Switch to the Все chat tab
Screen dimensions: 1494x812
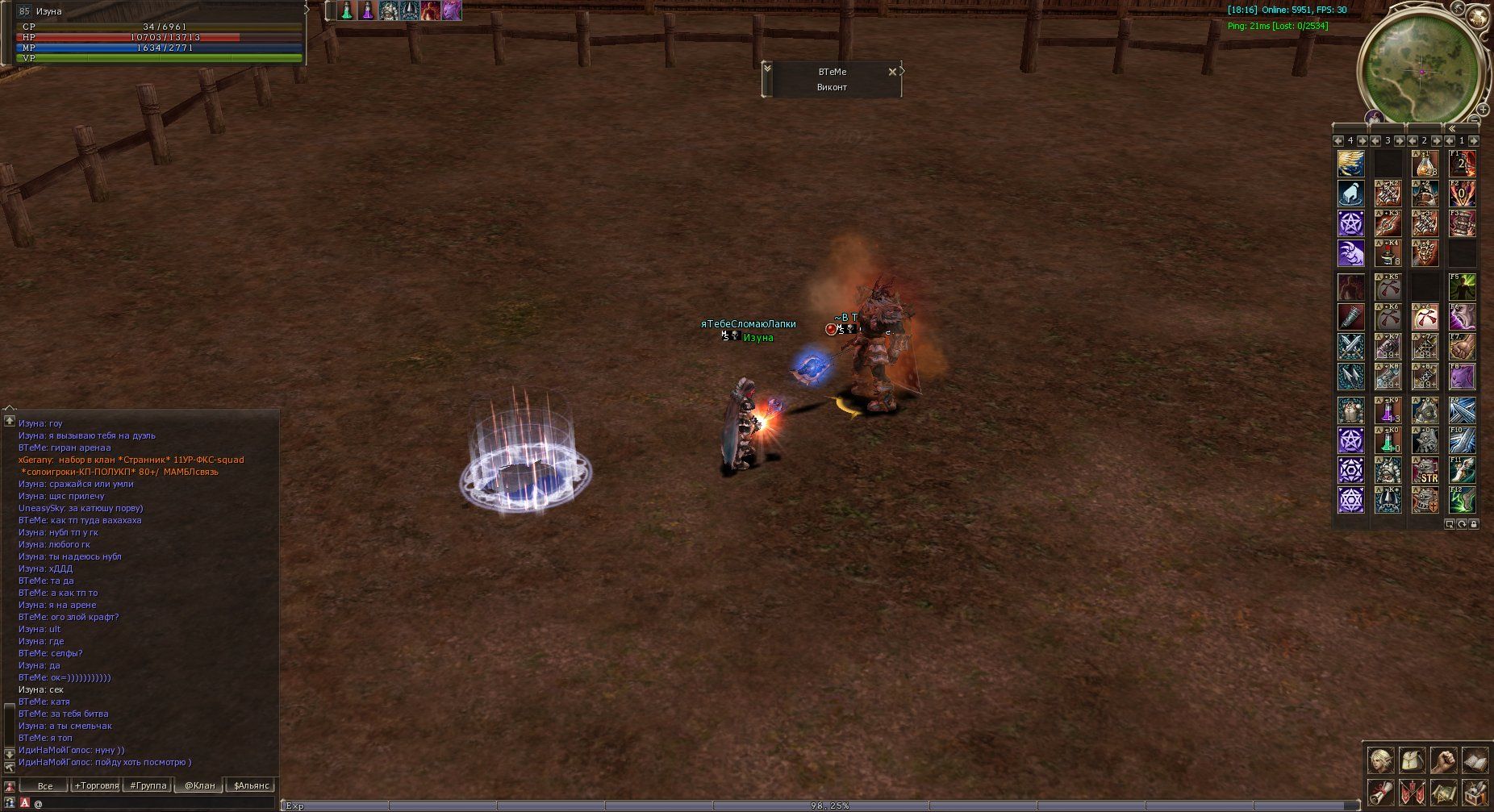[x=45, y=785]
